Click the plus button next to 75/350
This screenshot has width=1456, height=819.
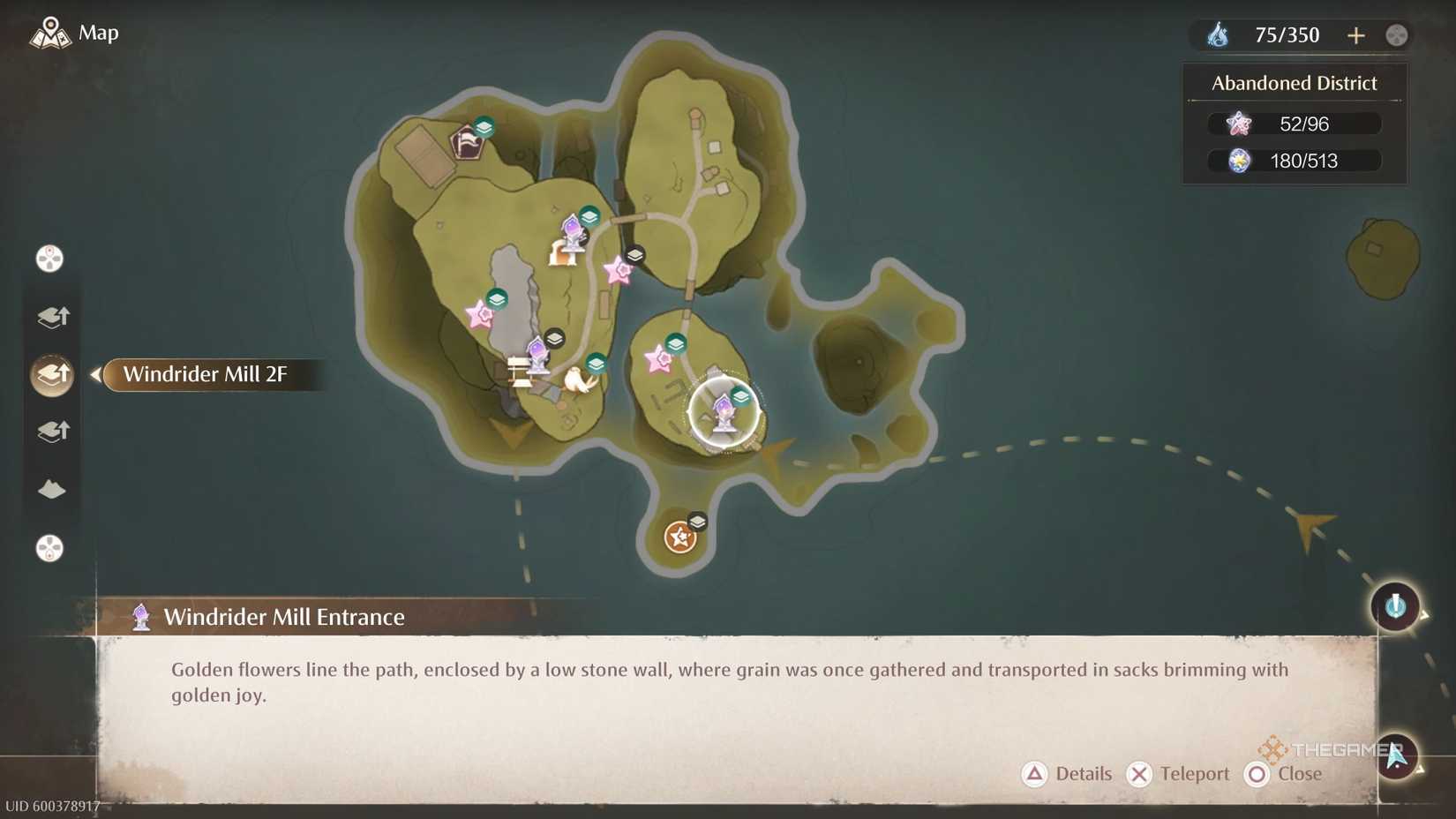[1356, 35]
